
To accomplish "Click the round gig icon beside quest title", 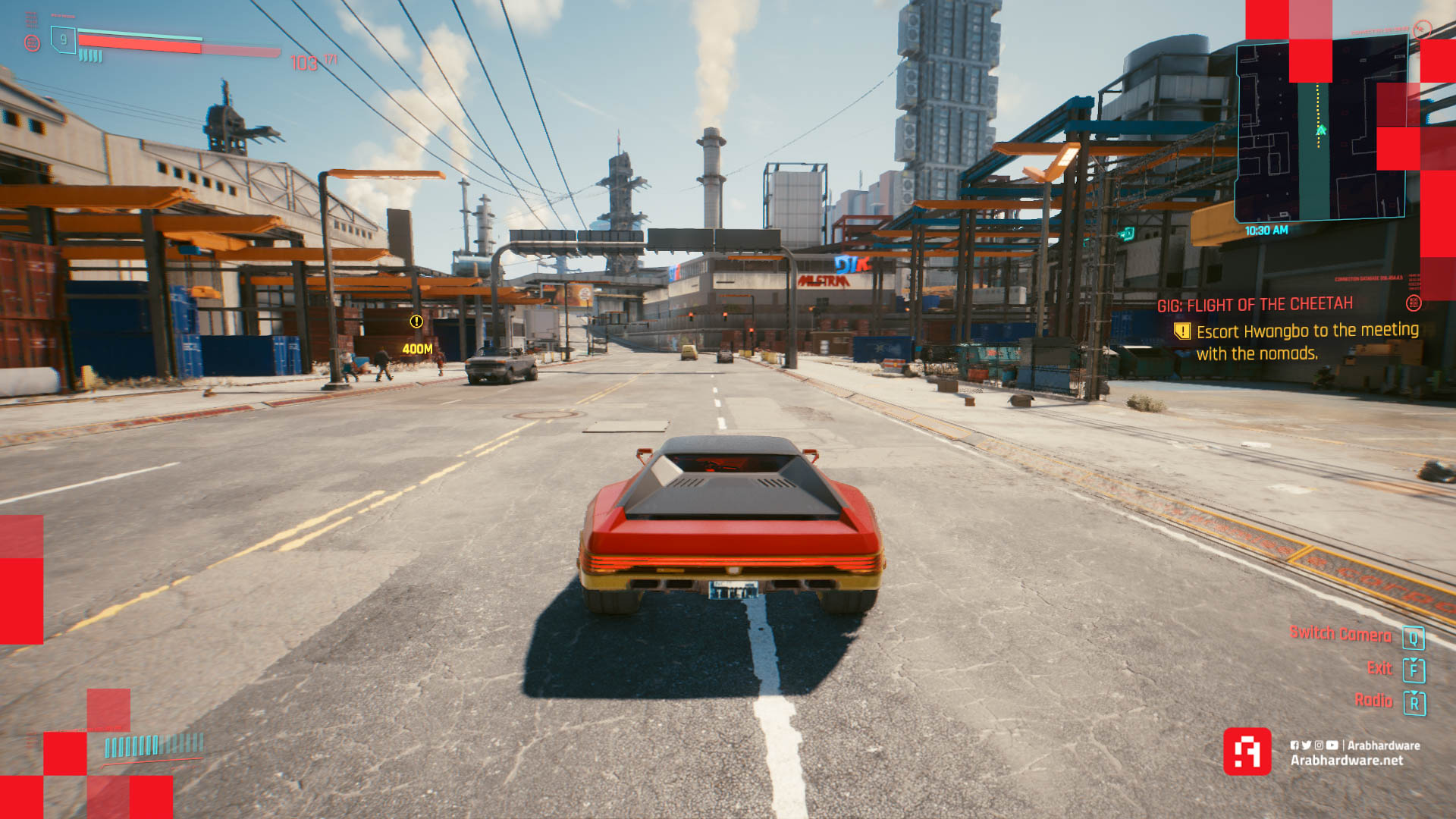I will point(1414,303).
